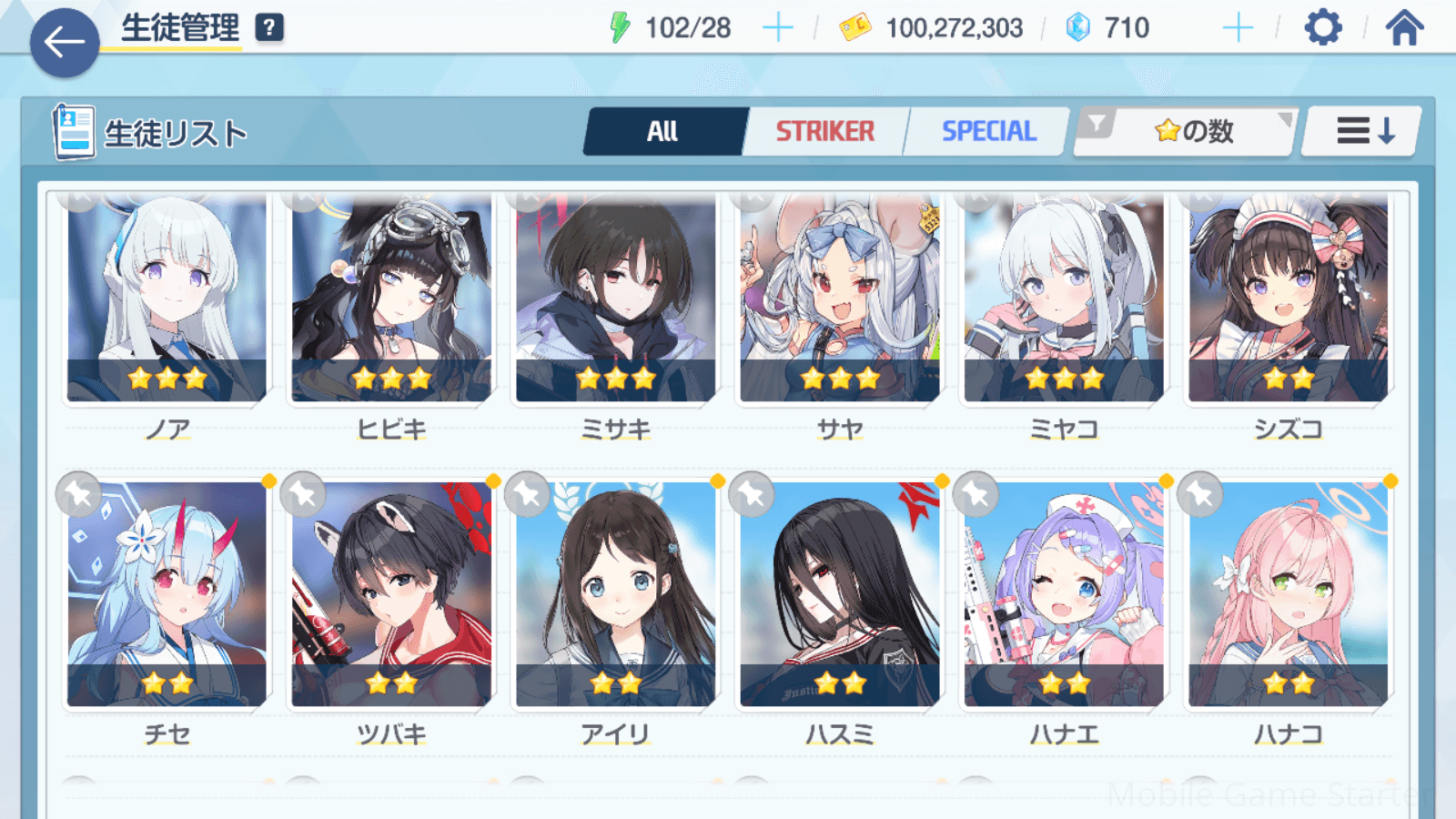Switch to the STRIKER tab
This screenshot has width=1456, height=819.
(824, 132)
